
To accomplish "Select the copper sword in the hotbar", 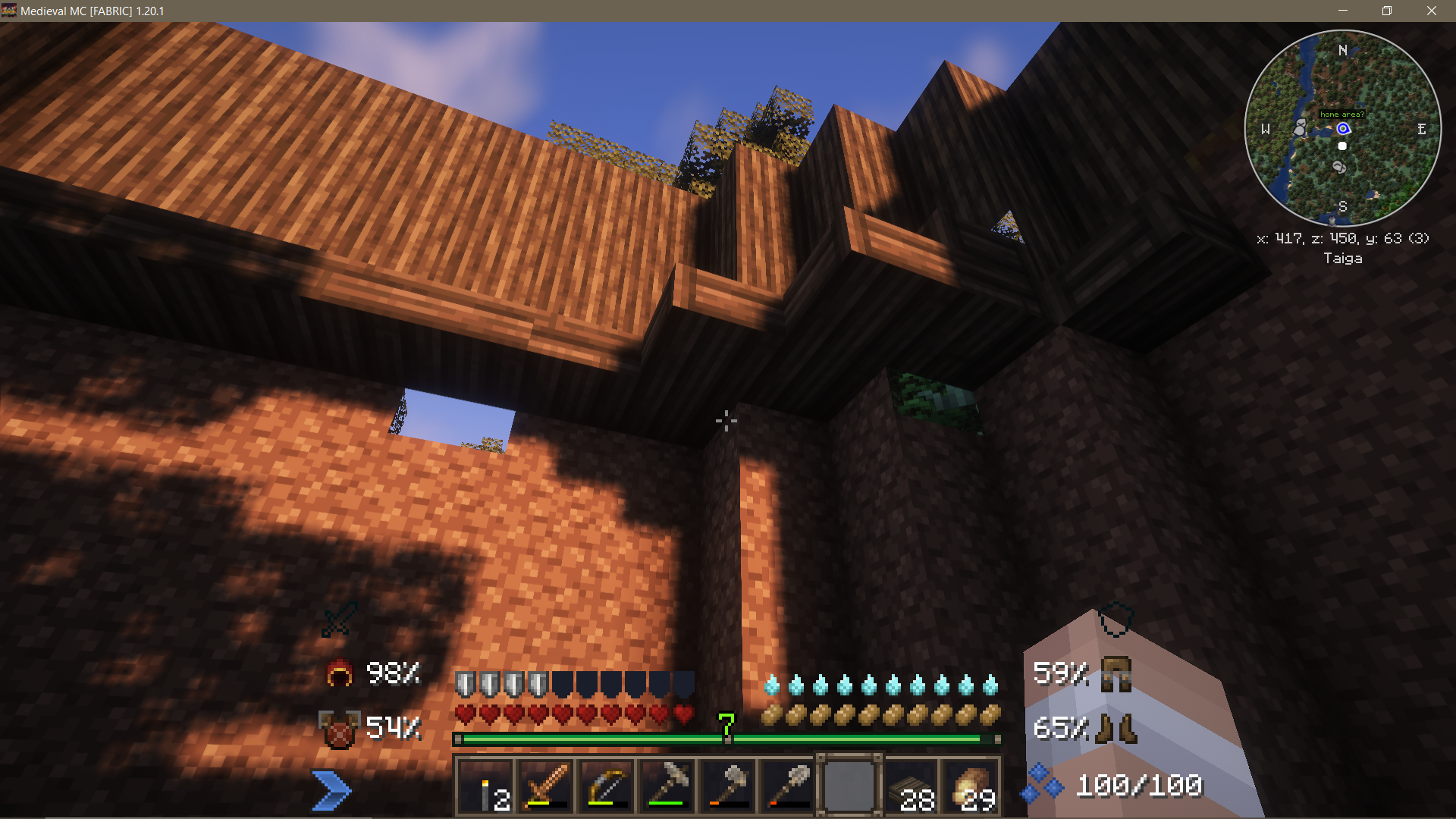I will click(x=546, y=785).
